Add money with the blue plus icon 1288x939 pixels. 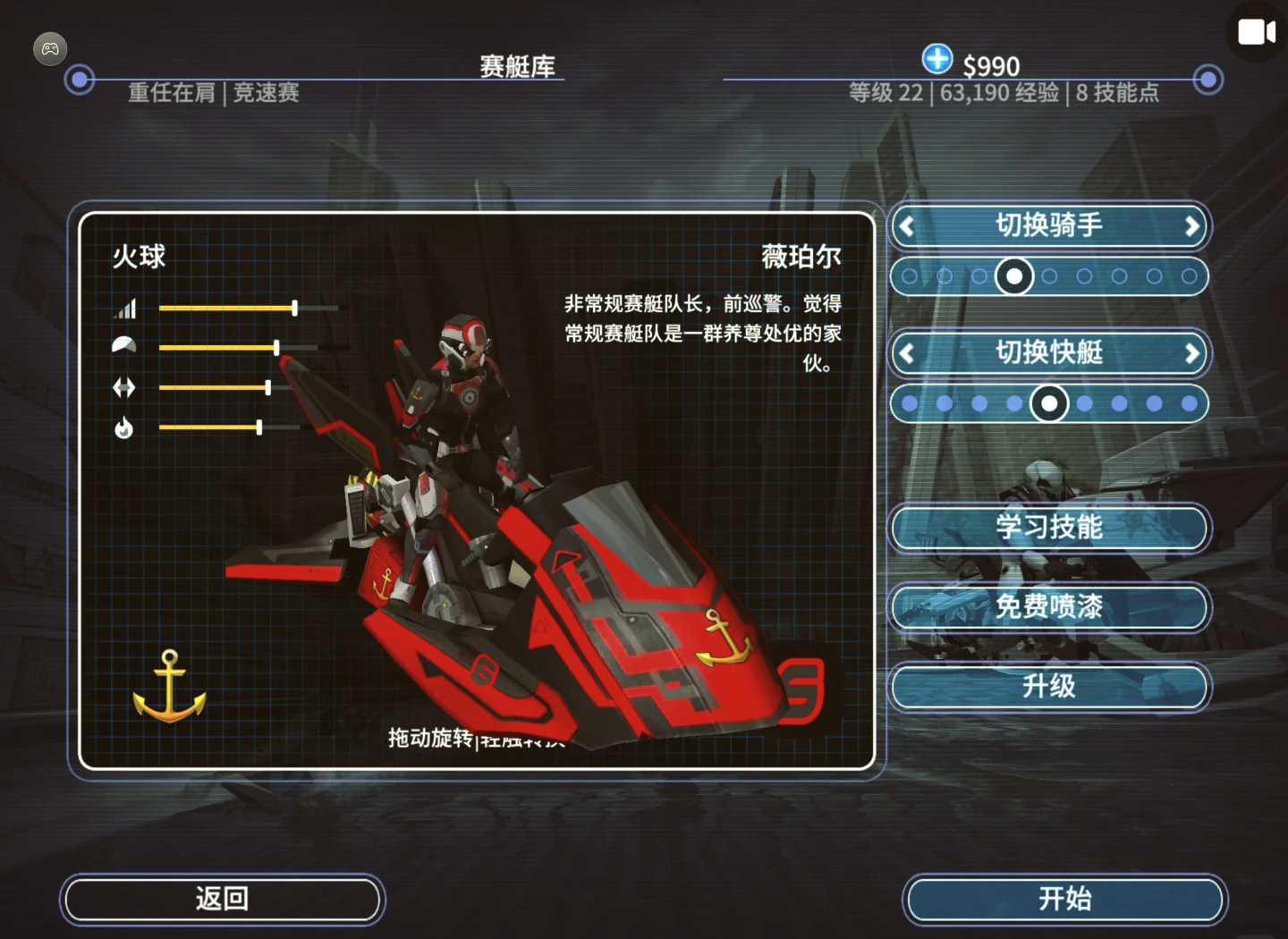(936, 59)
